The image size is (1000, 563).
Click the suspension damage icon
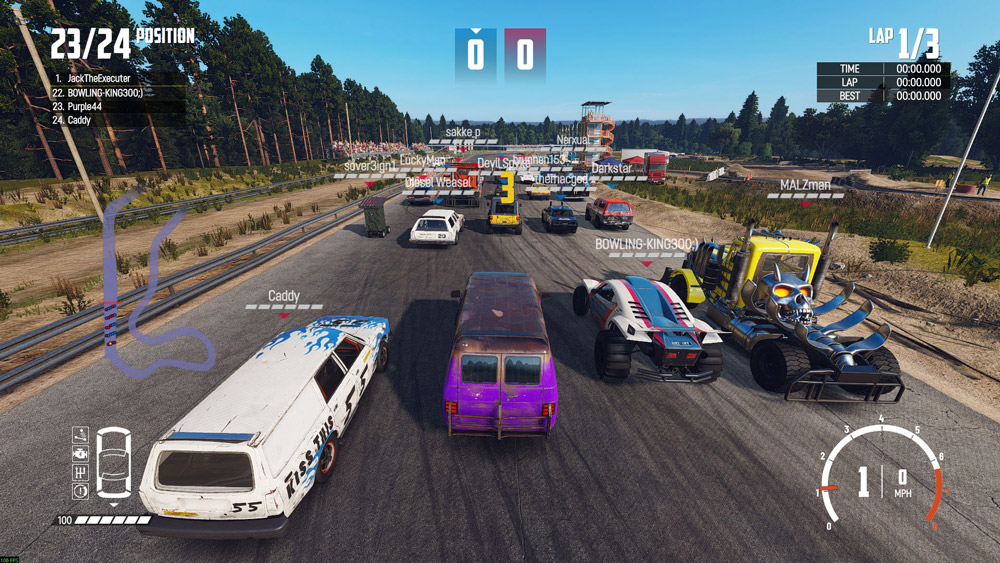pyautogui.click(x=80, y=436)
